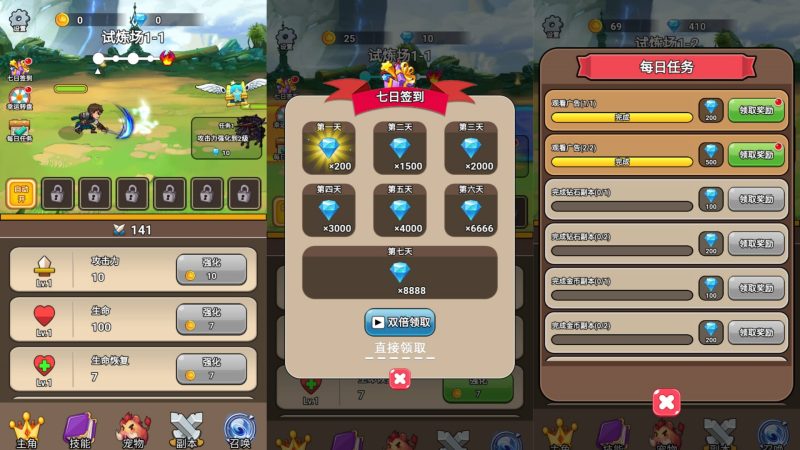The width and height of the screenshot is (800, 450).
Task: Claim the 观看广告(2/2) 500-diamond reward
Action: [755, 154]
